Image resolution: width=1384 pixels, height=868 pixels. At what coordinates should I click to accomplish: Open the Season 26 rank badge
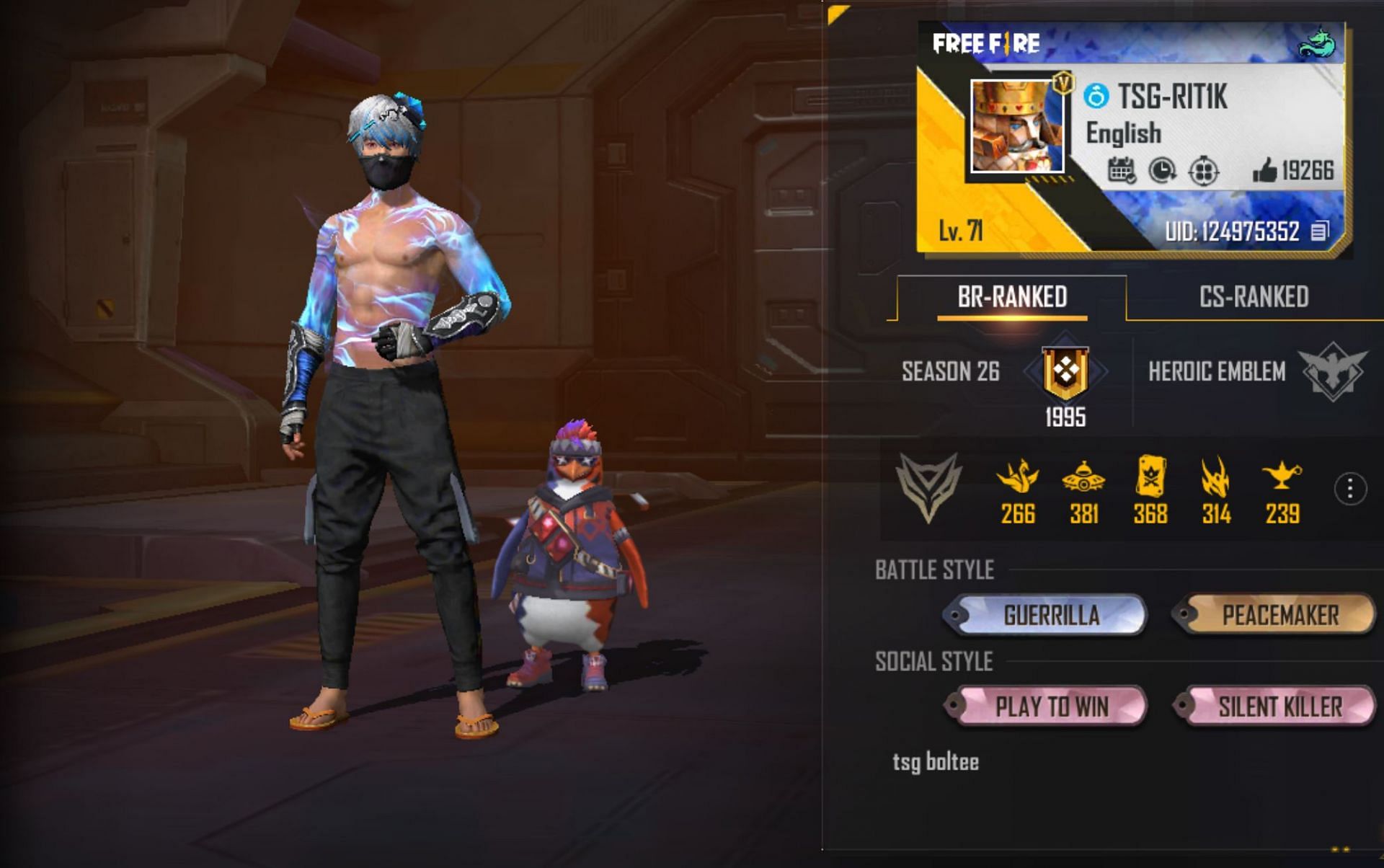point(1065,372)
